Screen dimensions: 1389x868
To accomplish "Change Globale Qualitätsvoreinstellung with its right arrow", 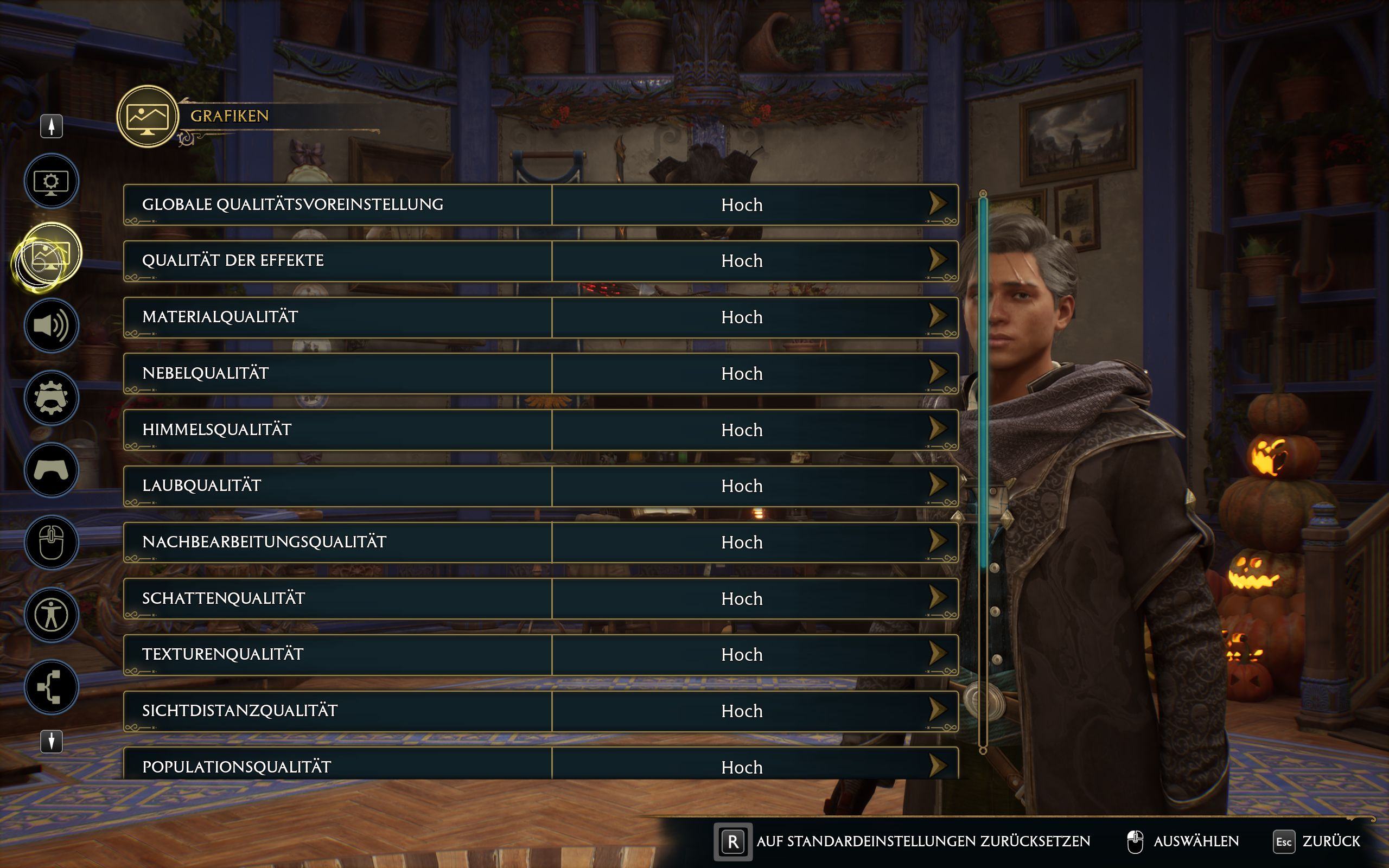I will [937, 203].
